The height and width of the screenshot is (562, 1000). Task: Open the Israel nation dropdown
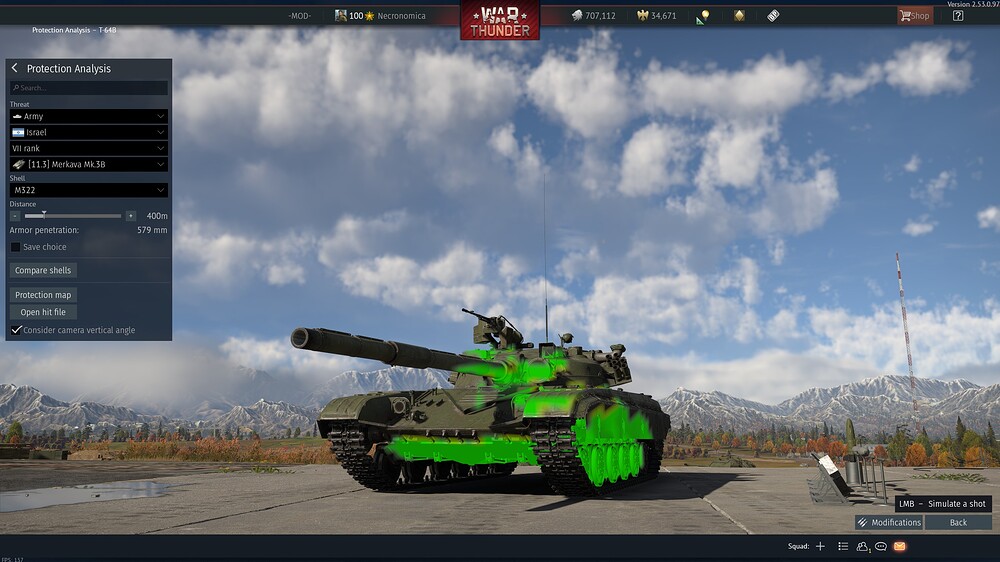[x=88, y=132]
